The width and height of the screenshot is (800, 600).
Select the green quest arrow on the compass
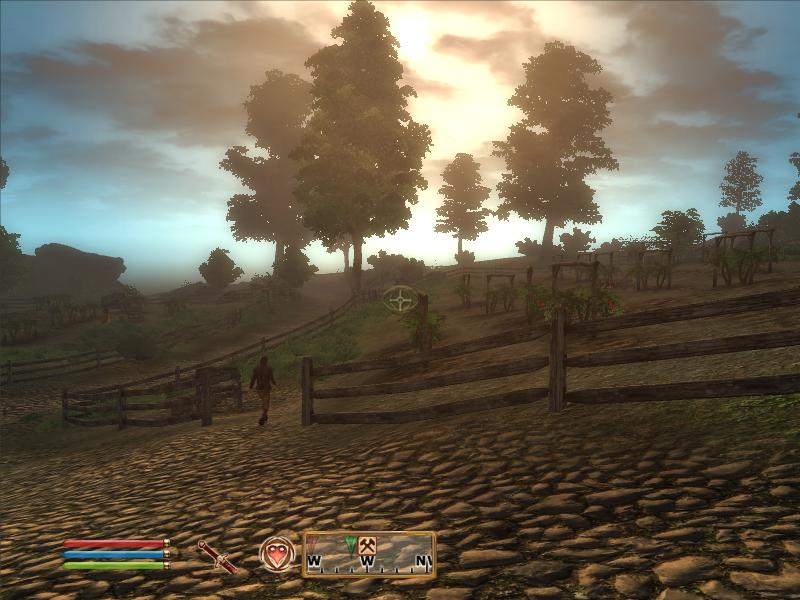tap(350, 545)
